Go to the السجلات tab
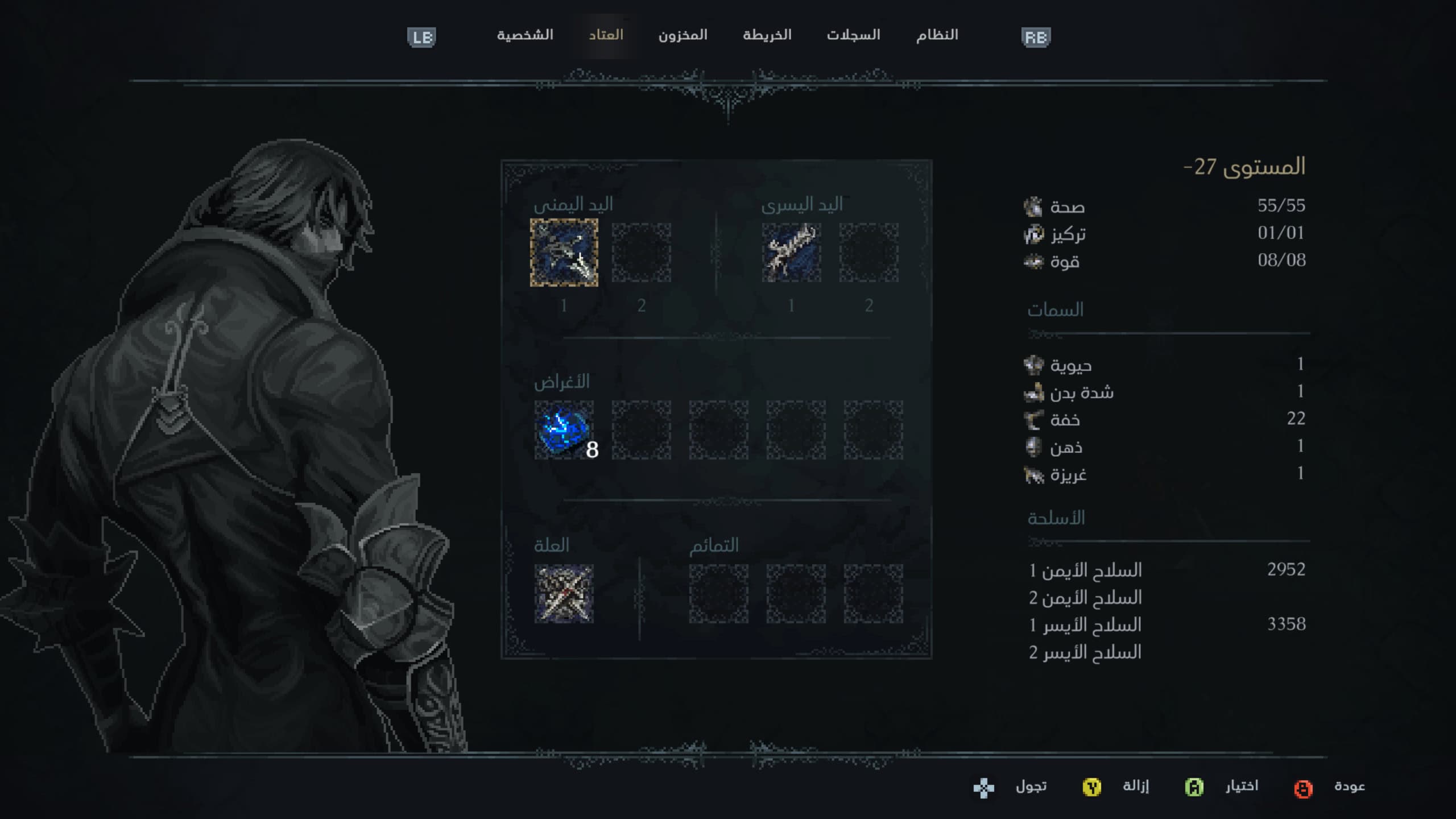This screenshot has width=1456, height=819. coord(853,35)
